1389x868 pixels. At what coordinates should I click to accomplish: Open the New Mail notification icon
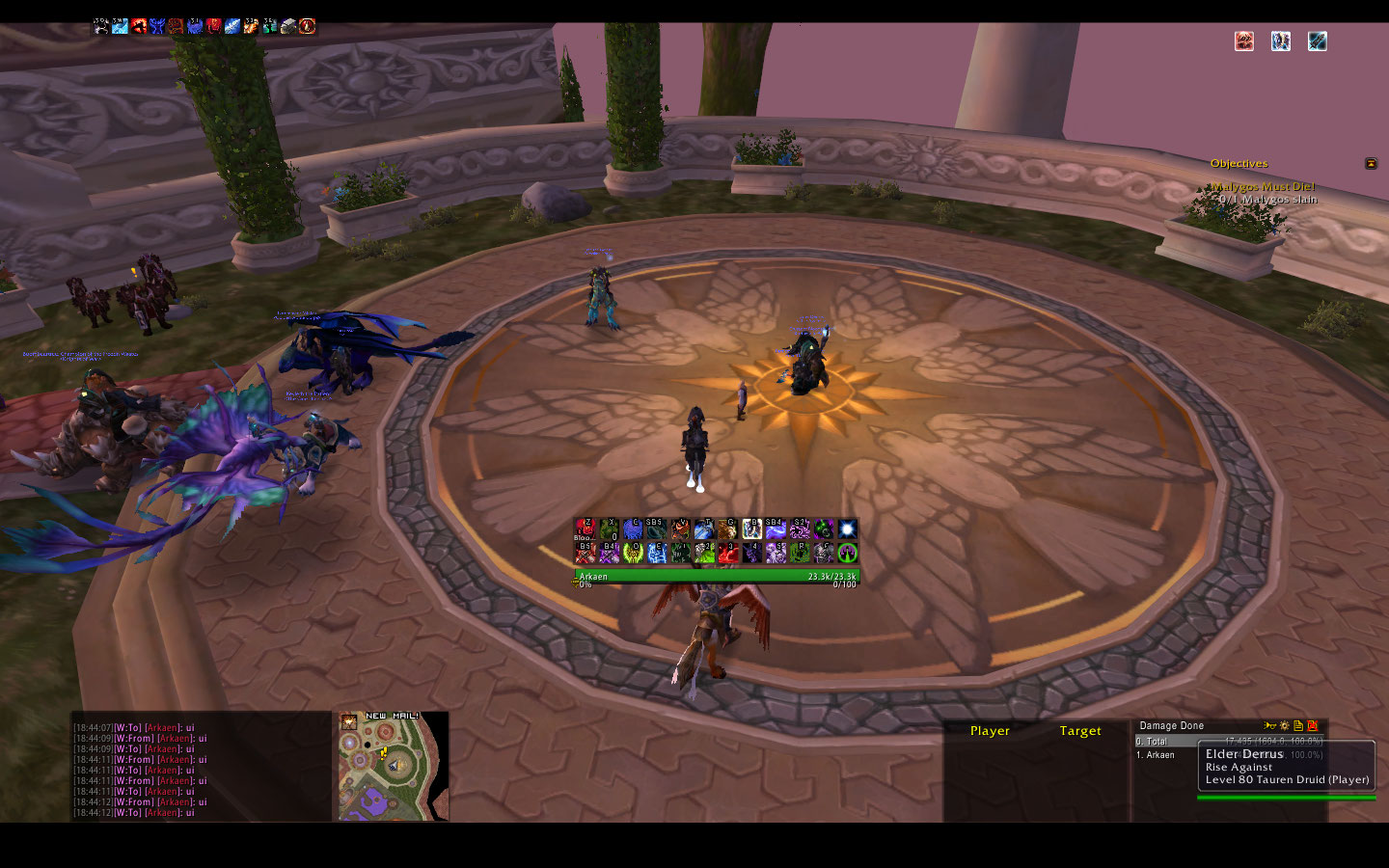(348, 721)
